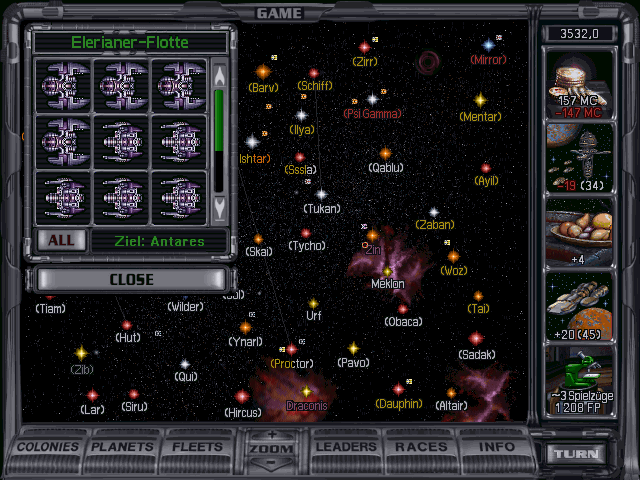Zoom in the galaxy map
640x480 pixels.
[271, 435]
